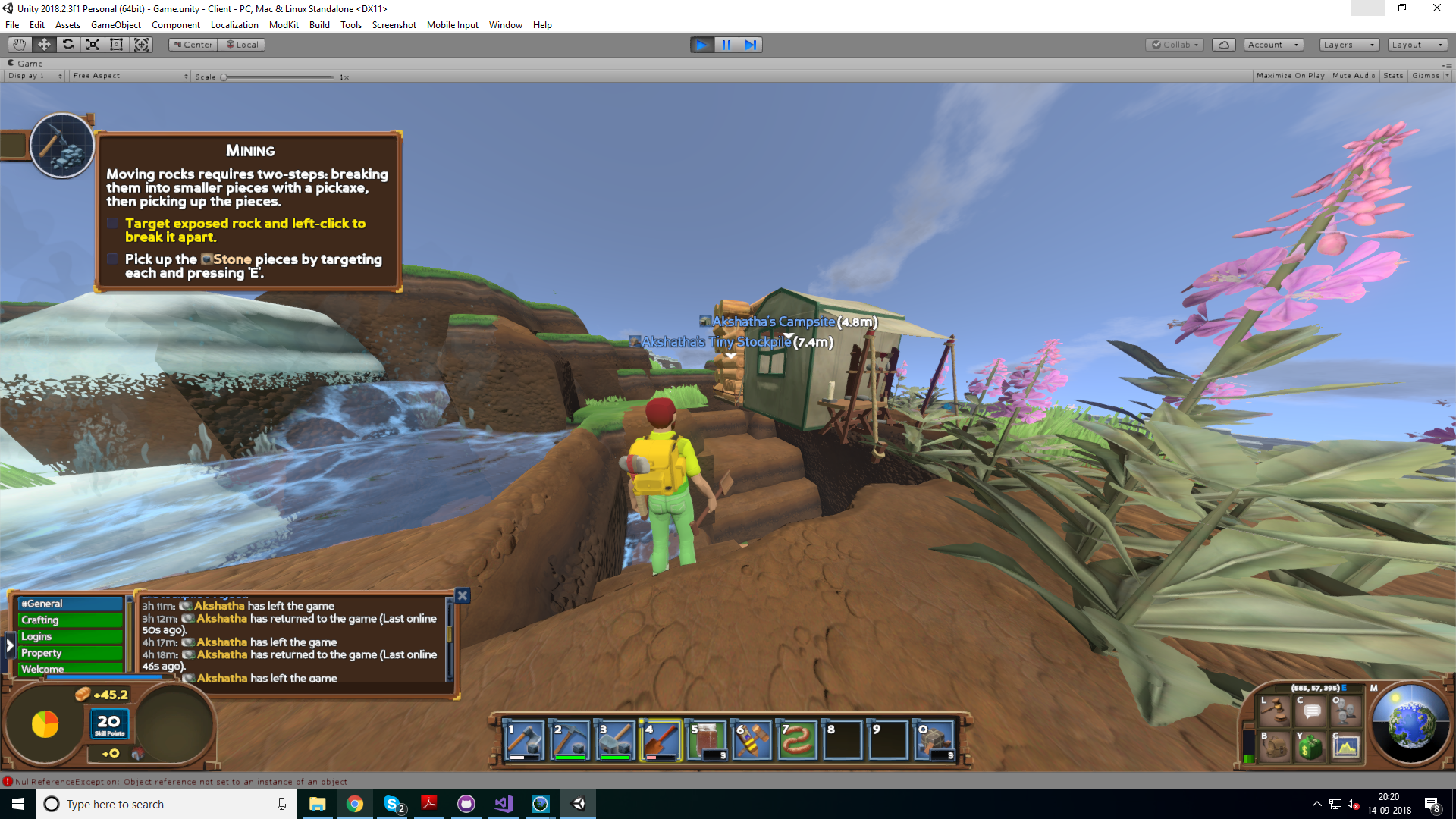Open the laws gavel icon near the minimap
Screen dimensions: 1456x819
1275,711
